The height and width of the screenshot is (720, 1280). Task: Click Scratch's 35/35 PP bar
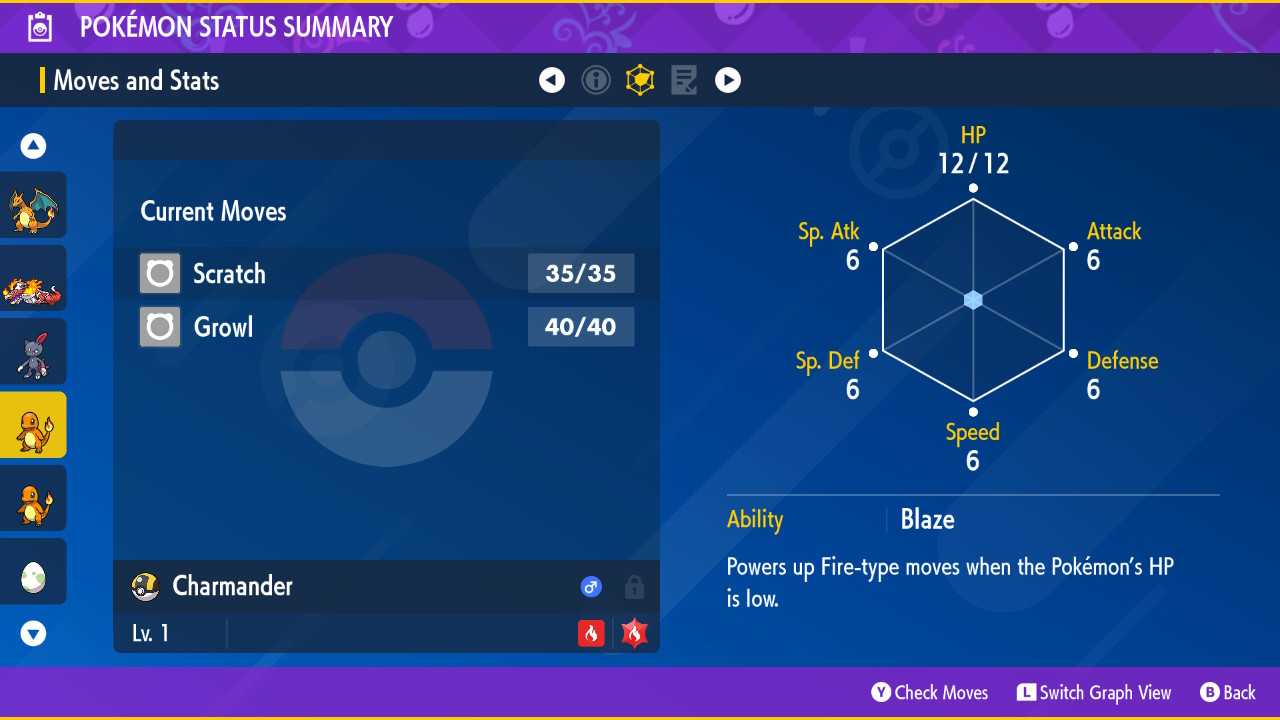pos(581,273)
